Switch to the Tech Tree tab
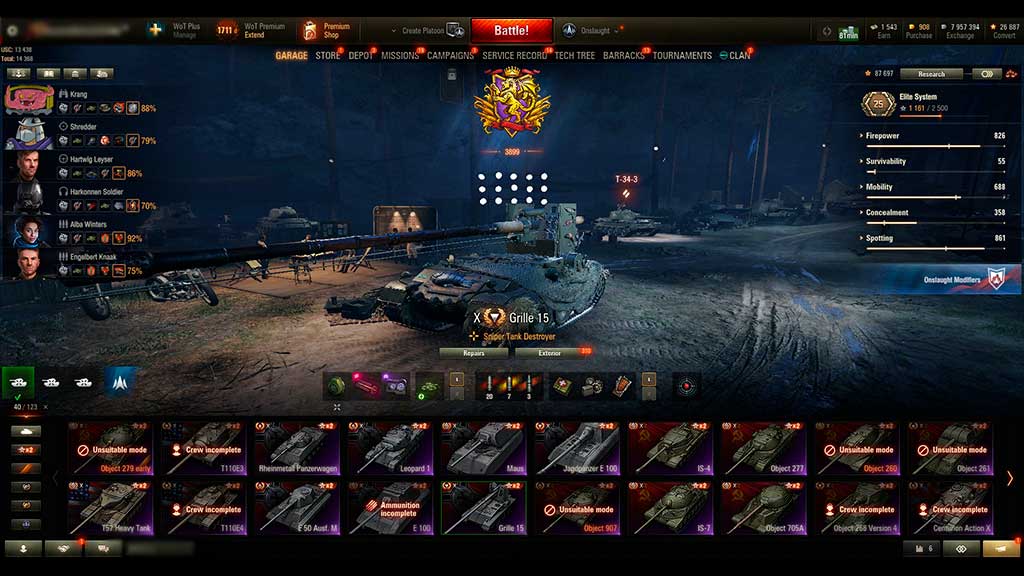 tap(574, 56)
